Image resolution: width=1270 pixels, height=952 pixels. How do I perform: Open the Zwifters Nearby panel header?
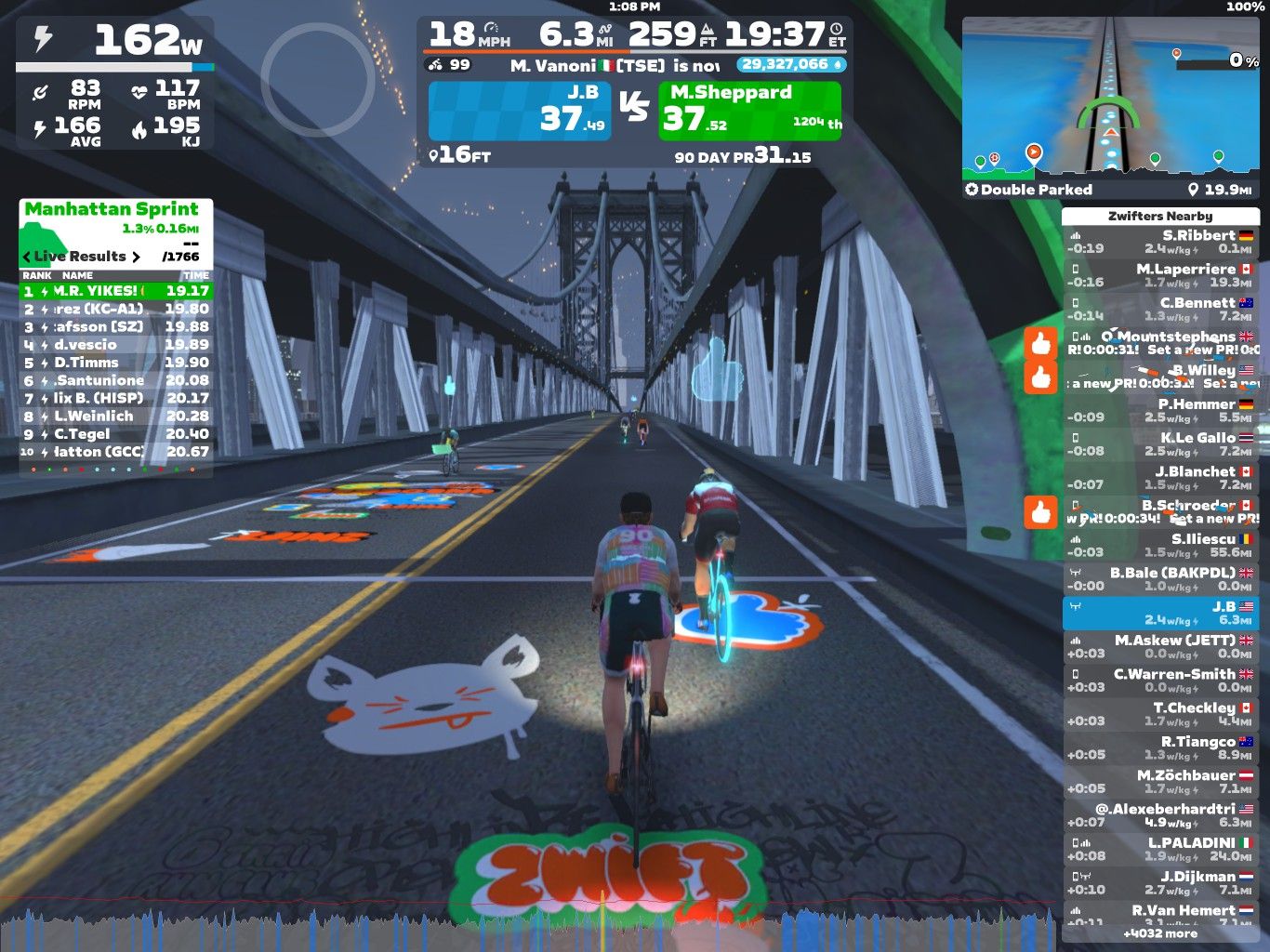pos(1159,215)
